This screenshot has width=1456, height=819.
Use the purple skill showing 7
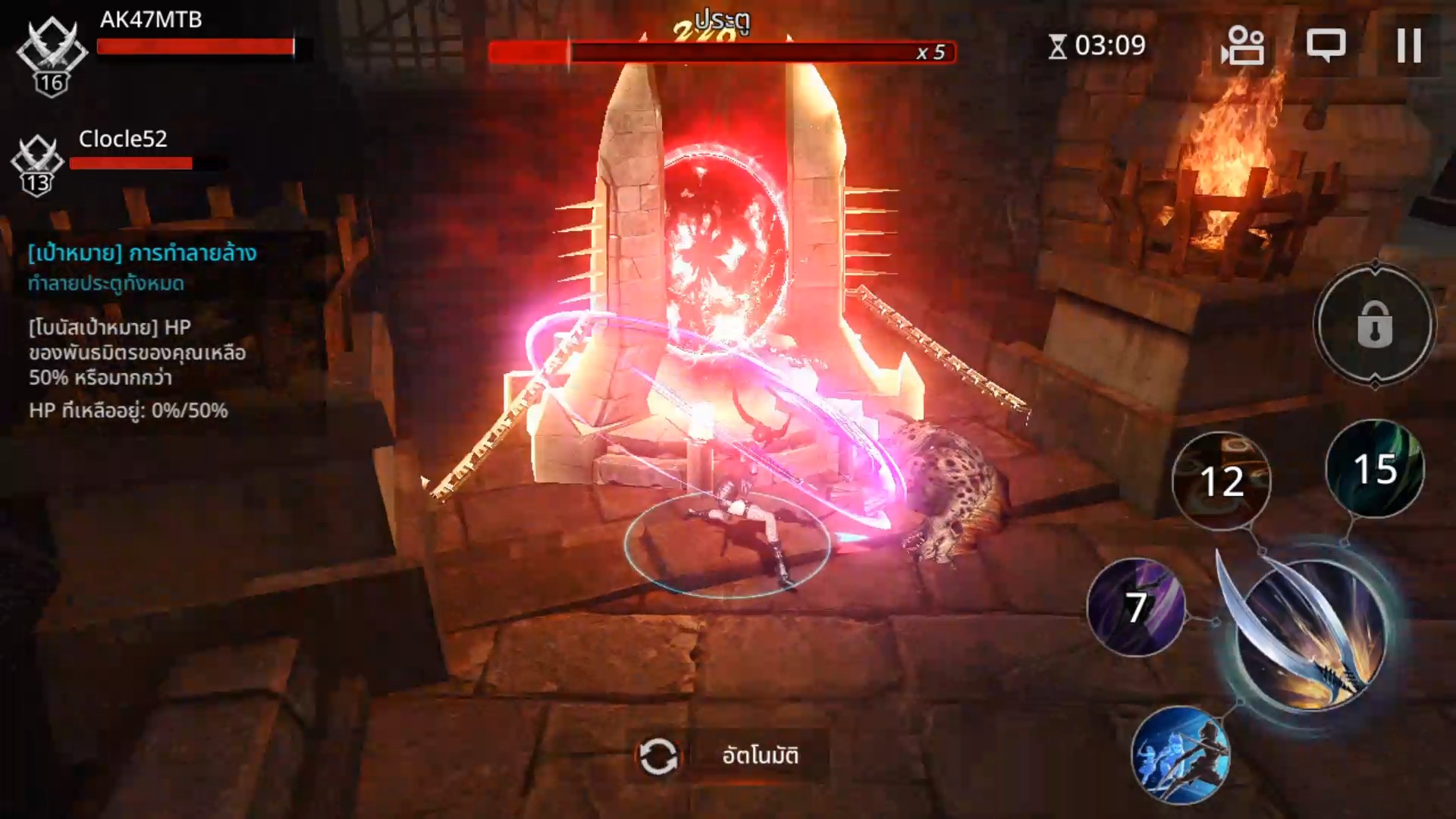point(1135,607)
